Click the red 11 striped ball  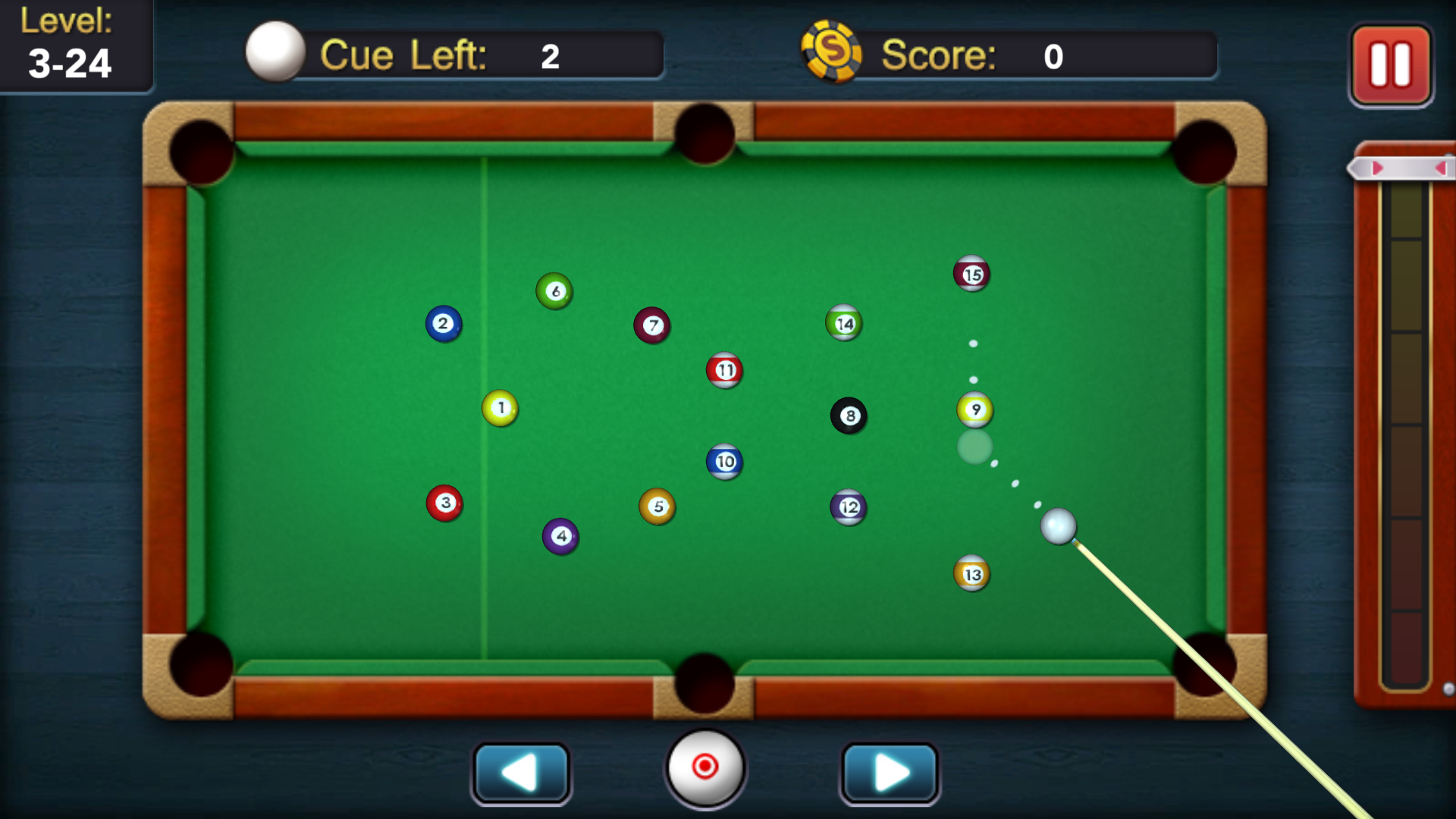tap(726, 371)
